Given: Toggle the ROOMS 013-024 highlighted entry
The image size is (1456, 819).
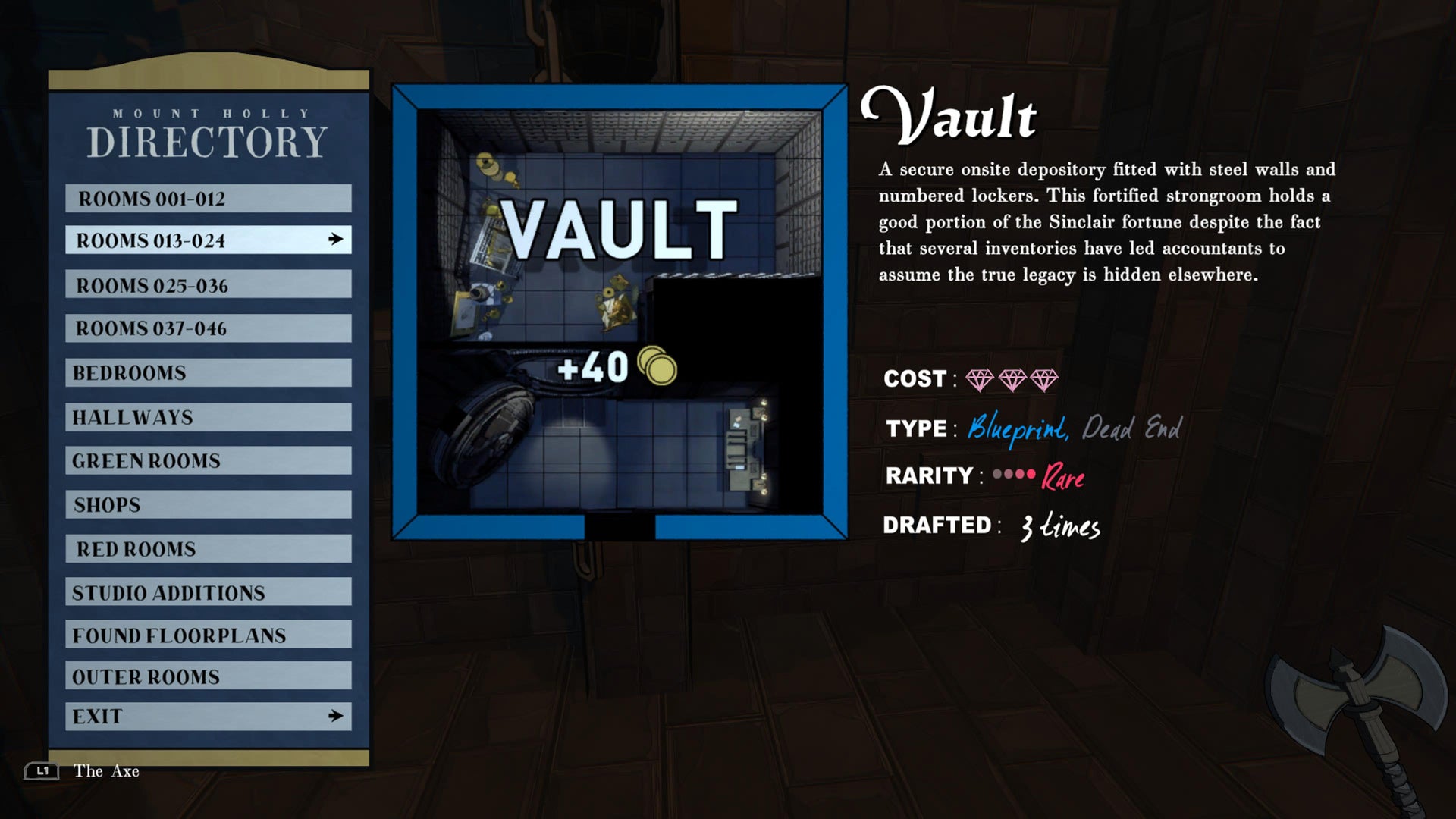Looking at the screenshot, I should click(x=209, y=241).
